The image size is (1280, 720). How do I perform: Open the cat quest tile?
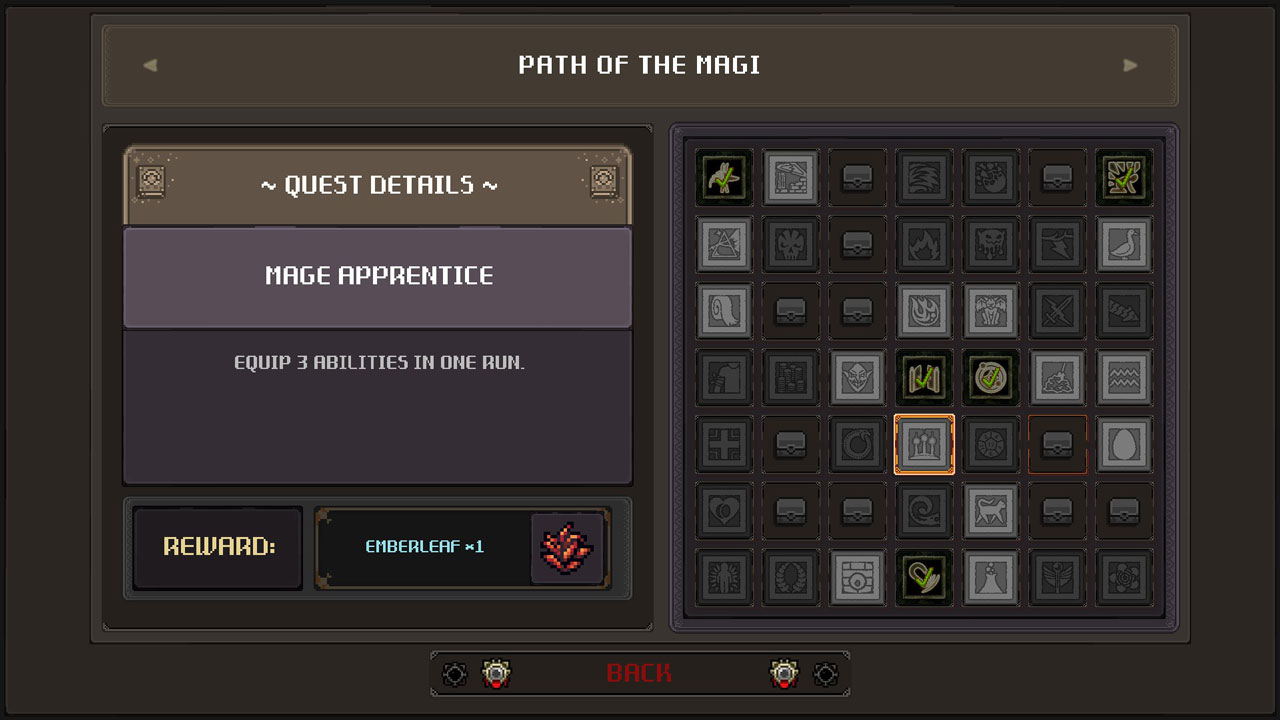click(x=991, y=511)
